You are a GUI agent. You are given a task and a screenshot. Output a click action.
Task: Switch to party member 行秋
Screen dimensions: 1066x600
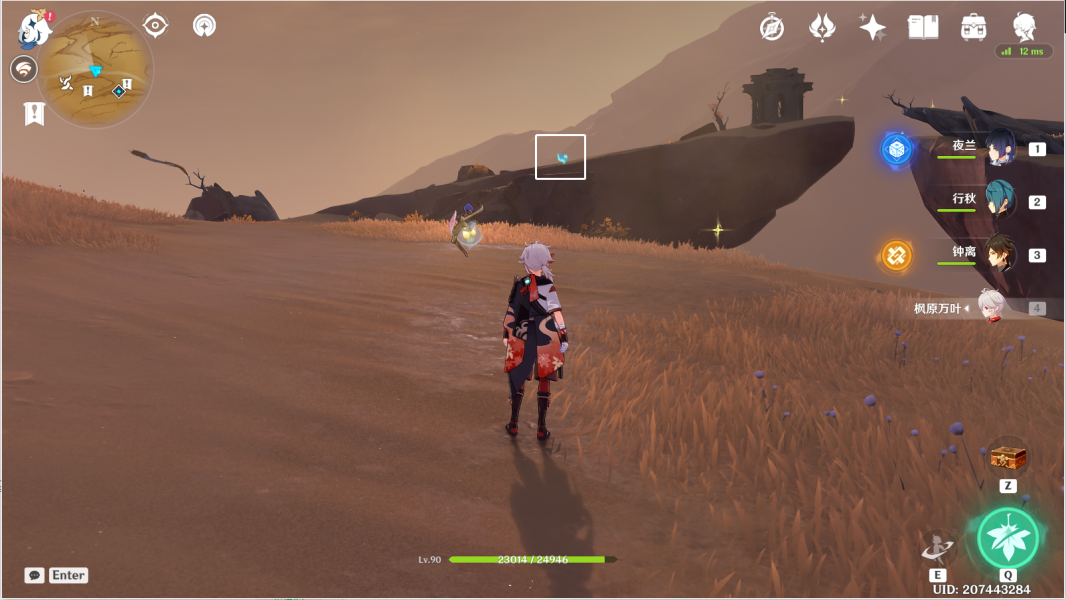coord(999,201)
